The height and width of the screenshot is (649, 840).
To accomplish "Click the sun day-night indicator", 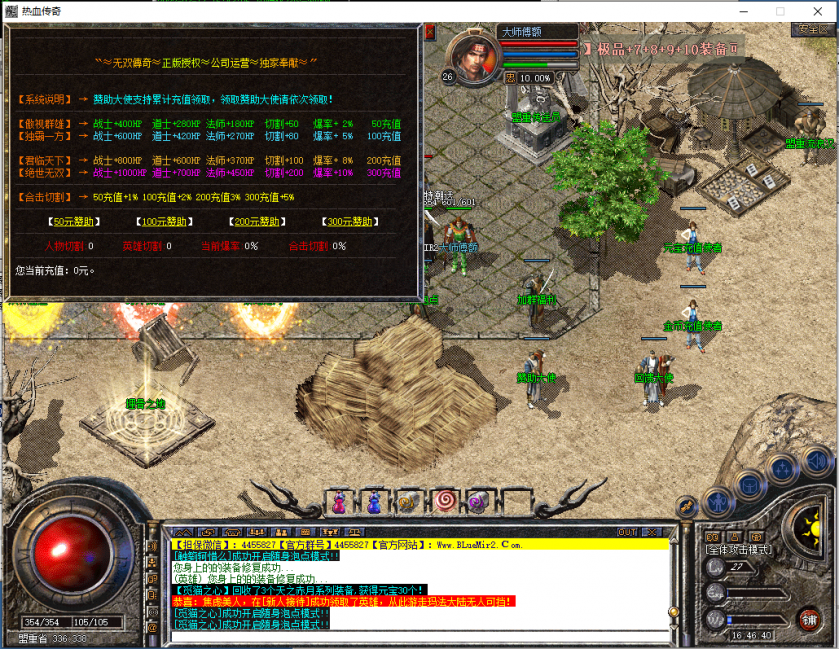I will 810,522.
